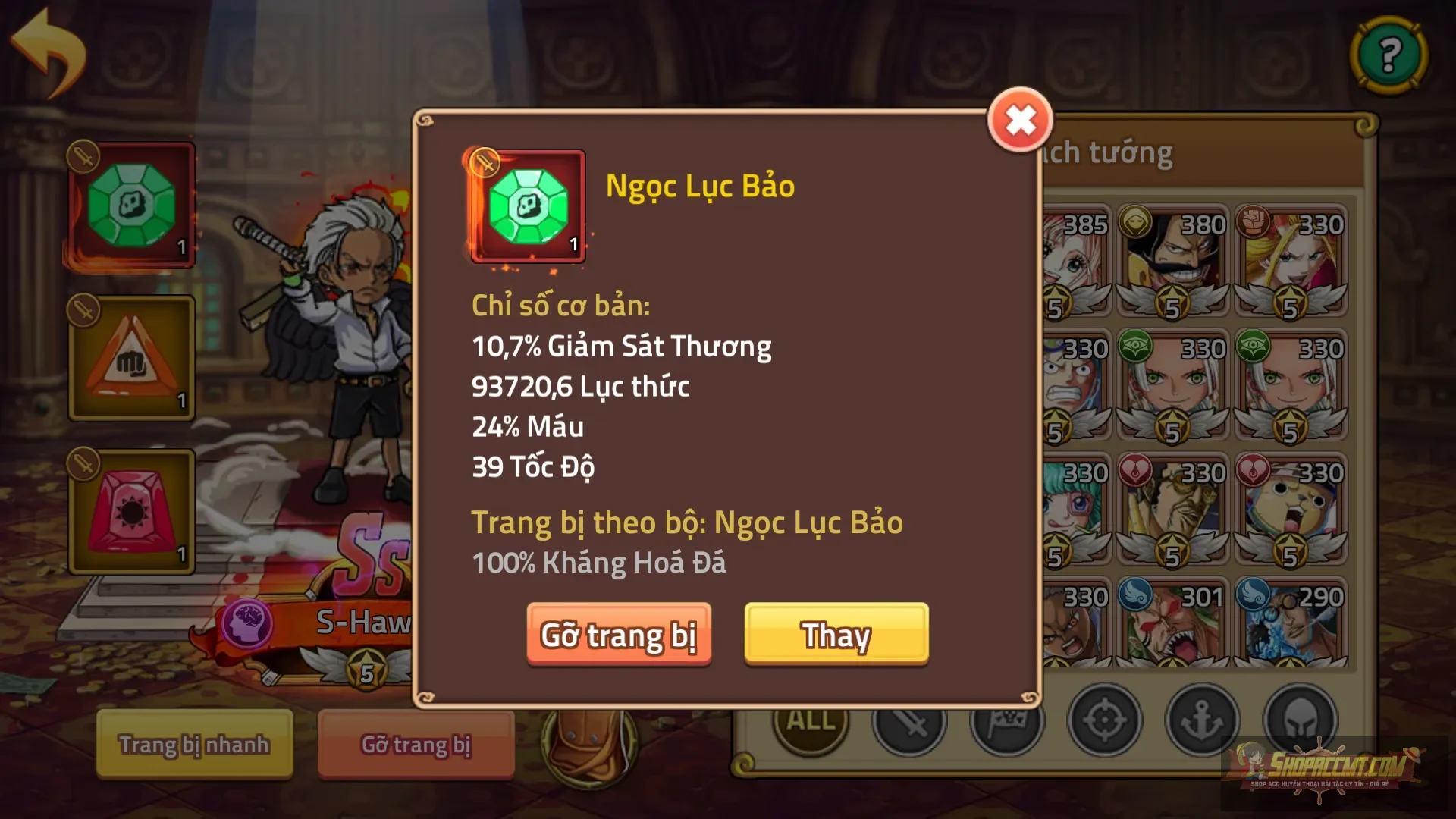The image size is (1456, 819).
Task: Click Gỡ trang bị in the dialog
Action: click(x=620, y=636)
